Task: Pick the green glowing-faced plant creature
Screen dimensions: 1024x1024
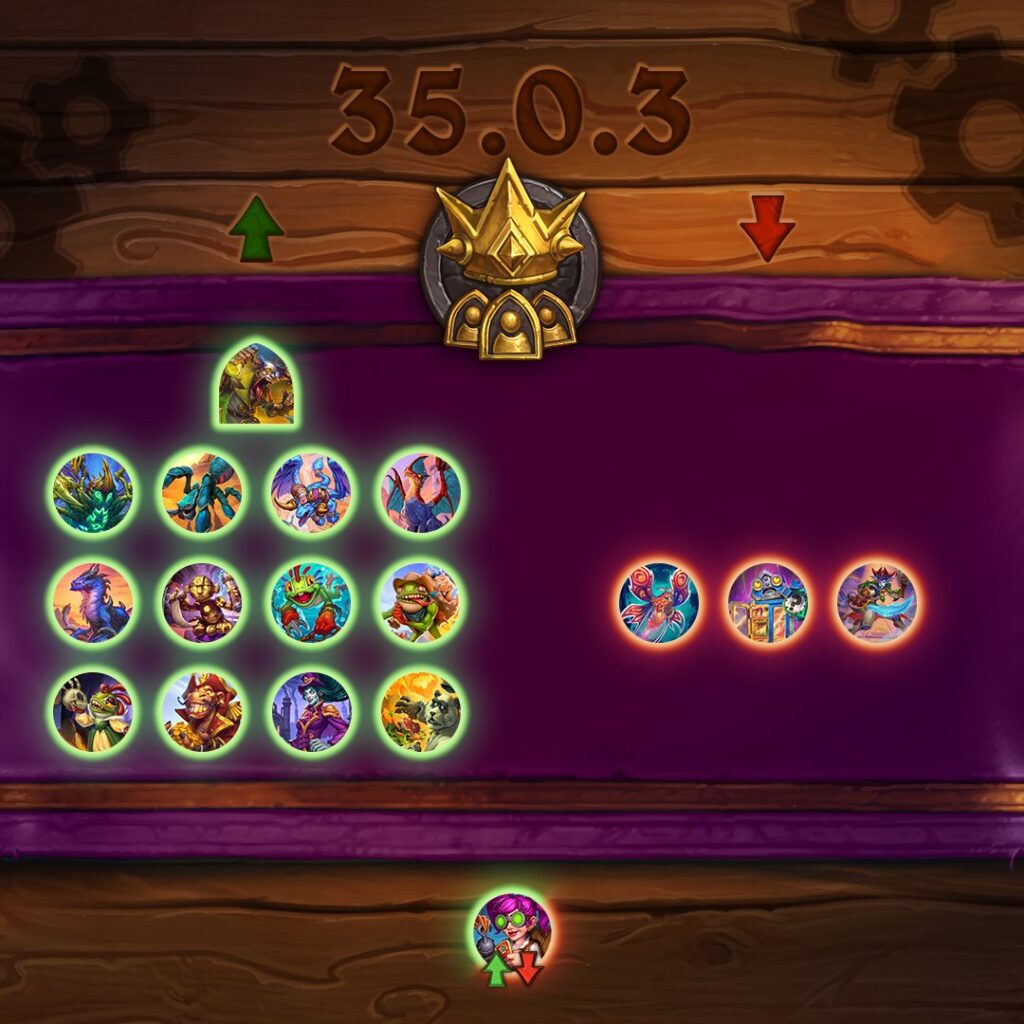Action: coord(93,493)
